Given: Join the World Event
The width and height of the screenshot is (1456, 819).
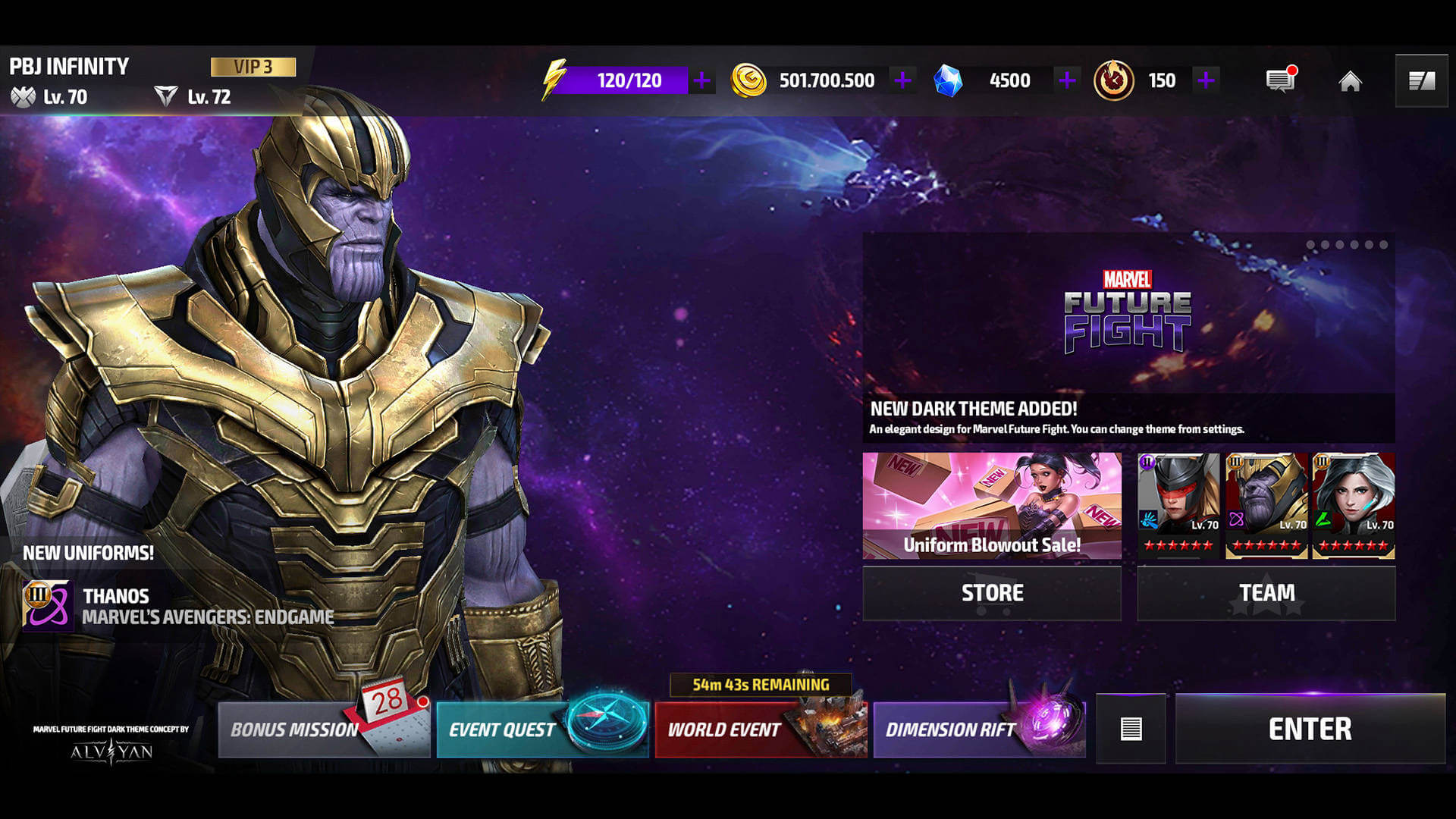Looking at the screenshot, I should 760,730.
